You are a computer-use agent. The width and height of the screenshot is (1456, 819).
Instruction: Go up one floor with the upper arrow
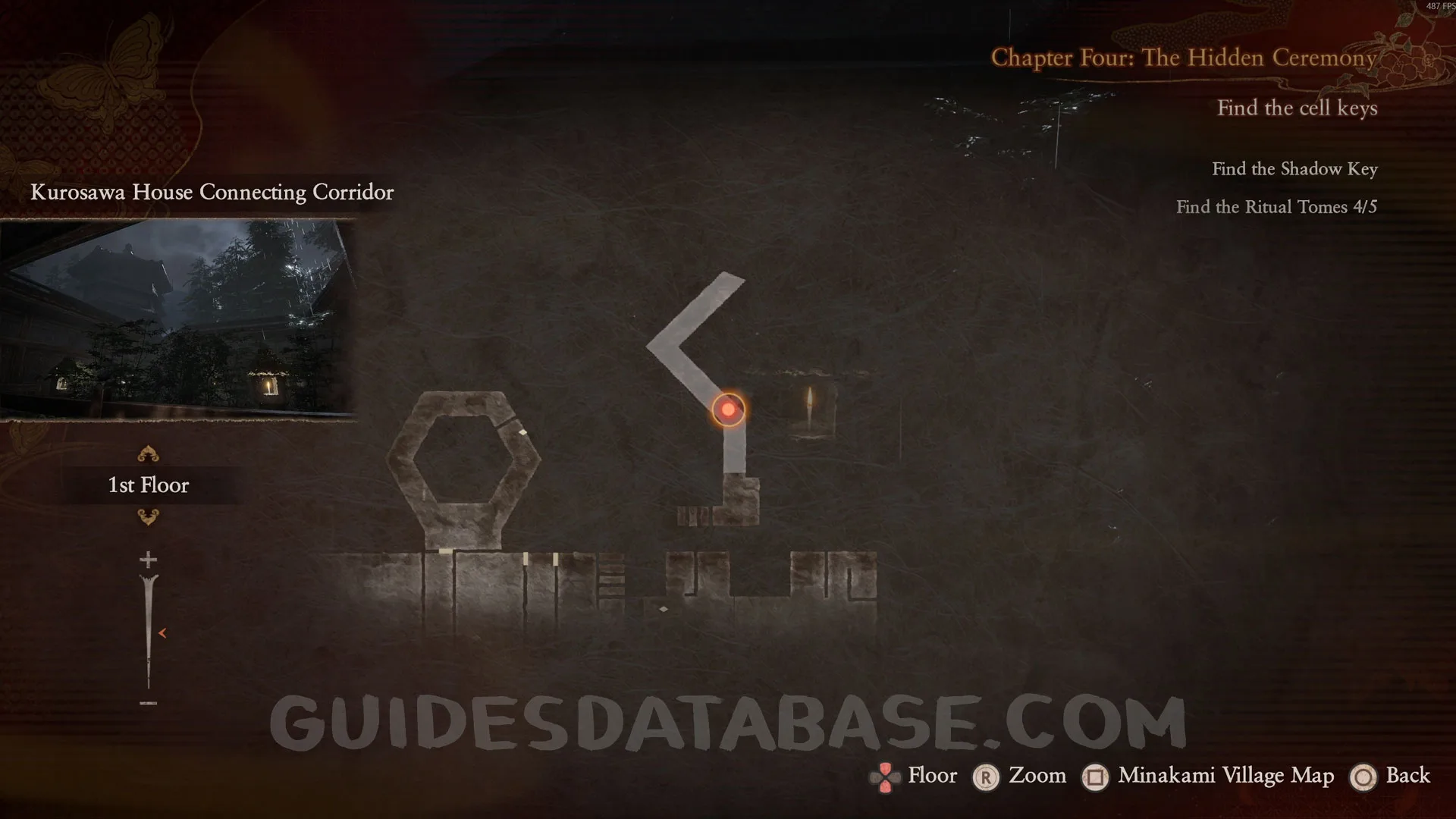coord(148,454)
